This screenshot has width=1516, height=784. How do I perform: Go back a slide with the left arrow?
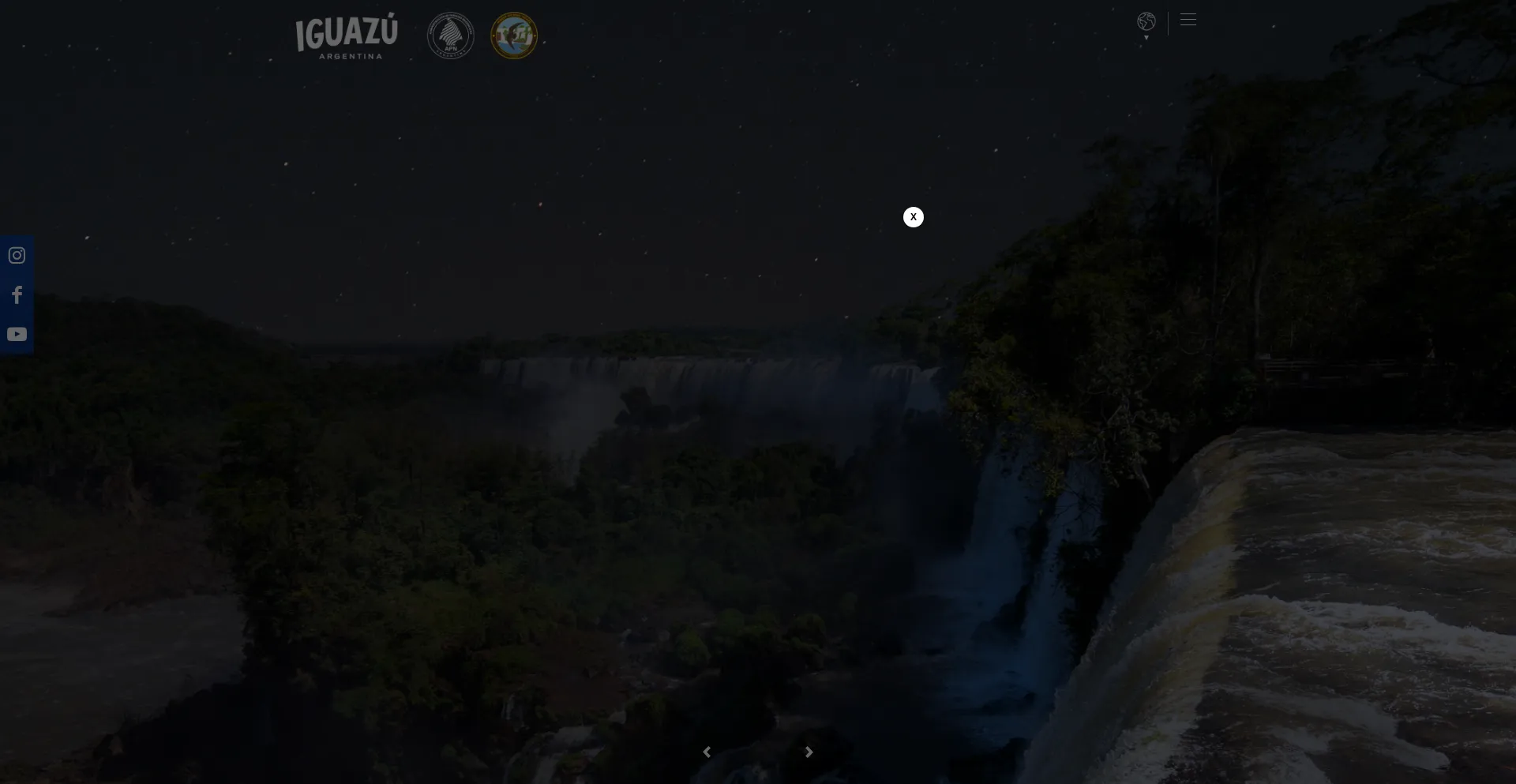(x=707, y=752)
